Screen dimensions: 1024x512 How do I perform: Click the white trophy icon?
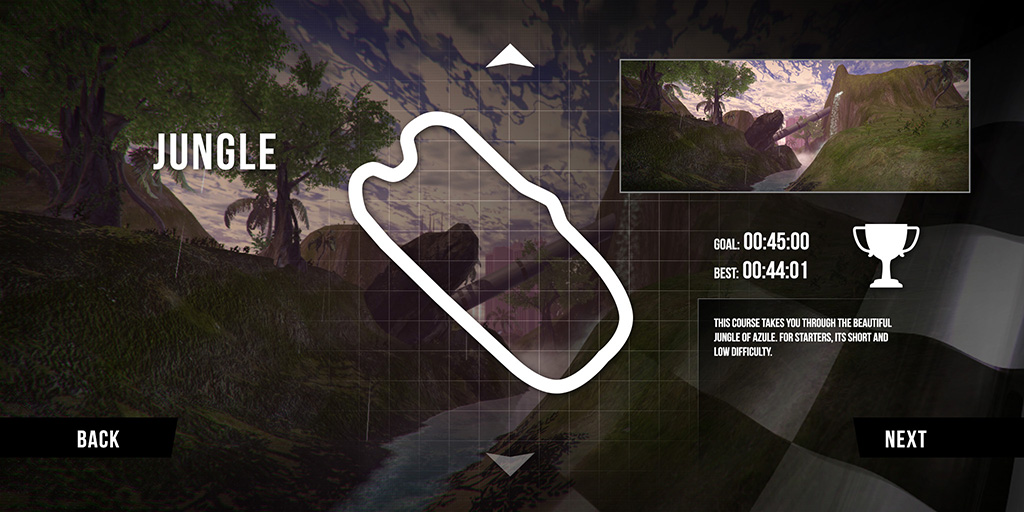(x=885, y=254)
